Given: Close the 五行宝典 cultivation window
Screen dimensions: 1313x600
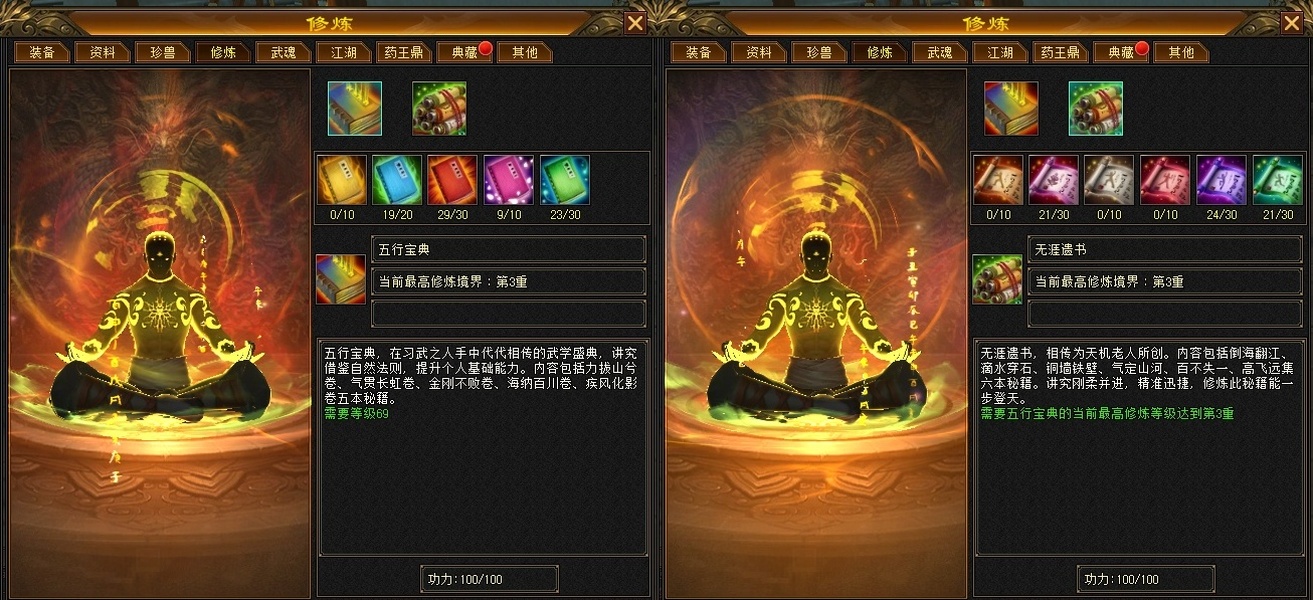Looking at the screenshot, I should point(635,24).
